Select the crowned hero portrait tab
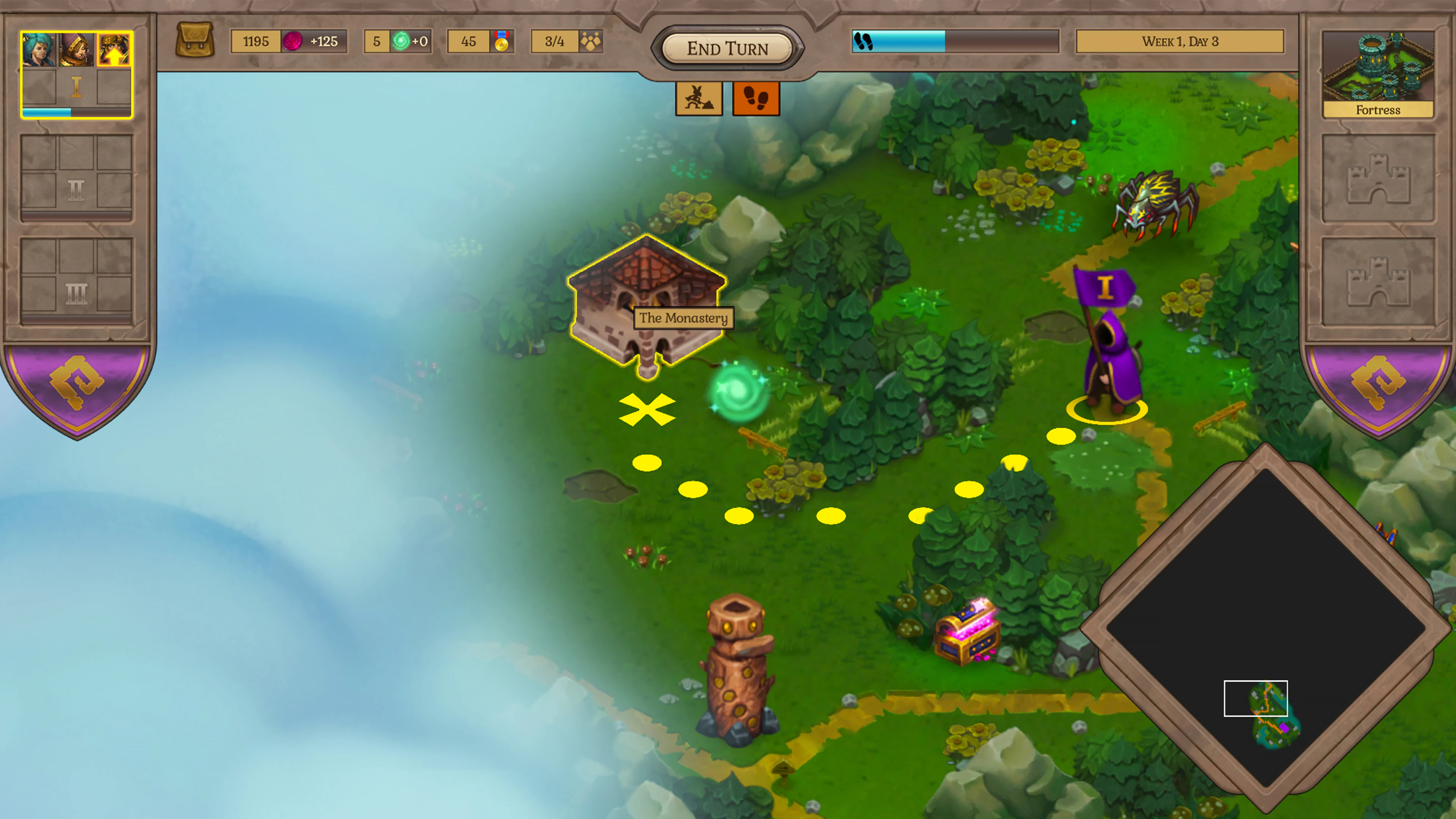 (76, 50)
